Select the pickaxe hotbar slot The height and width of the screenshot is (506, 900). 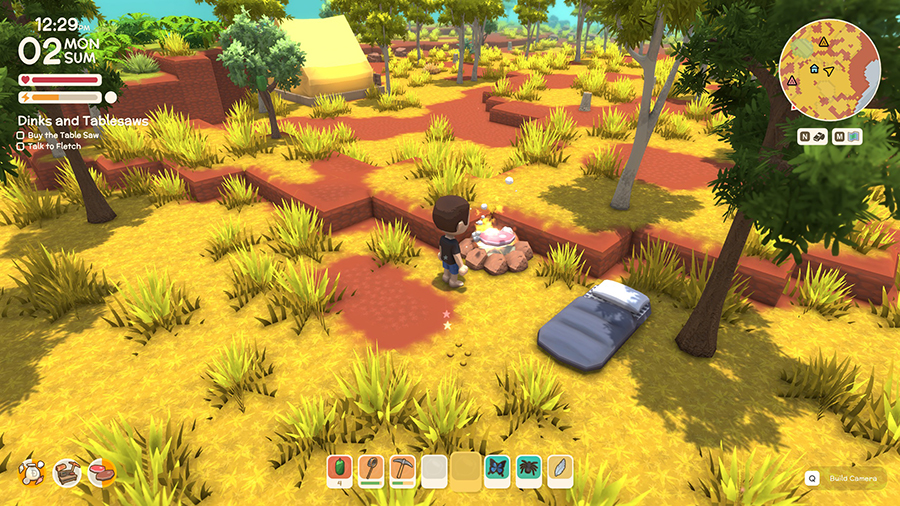tap(402, 469)
